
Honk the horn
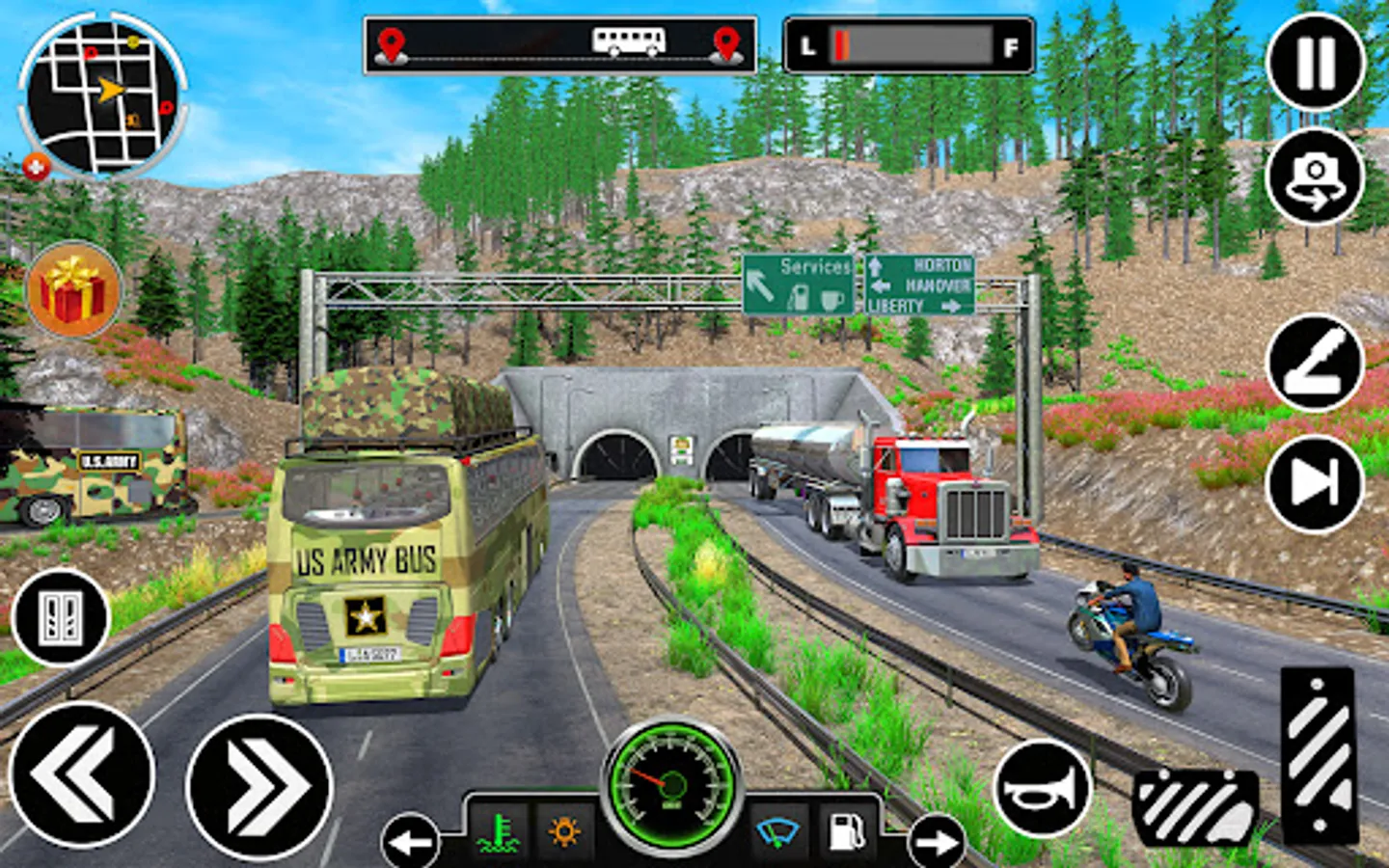coord(1042,790)
